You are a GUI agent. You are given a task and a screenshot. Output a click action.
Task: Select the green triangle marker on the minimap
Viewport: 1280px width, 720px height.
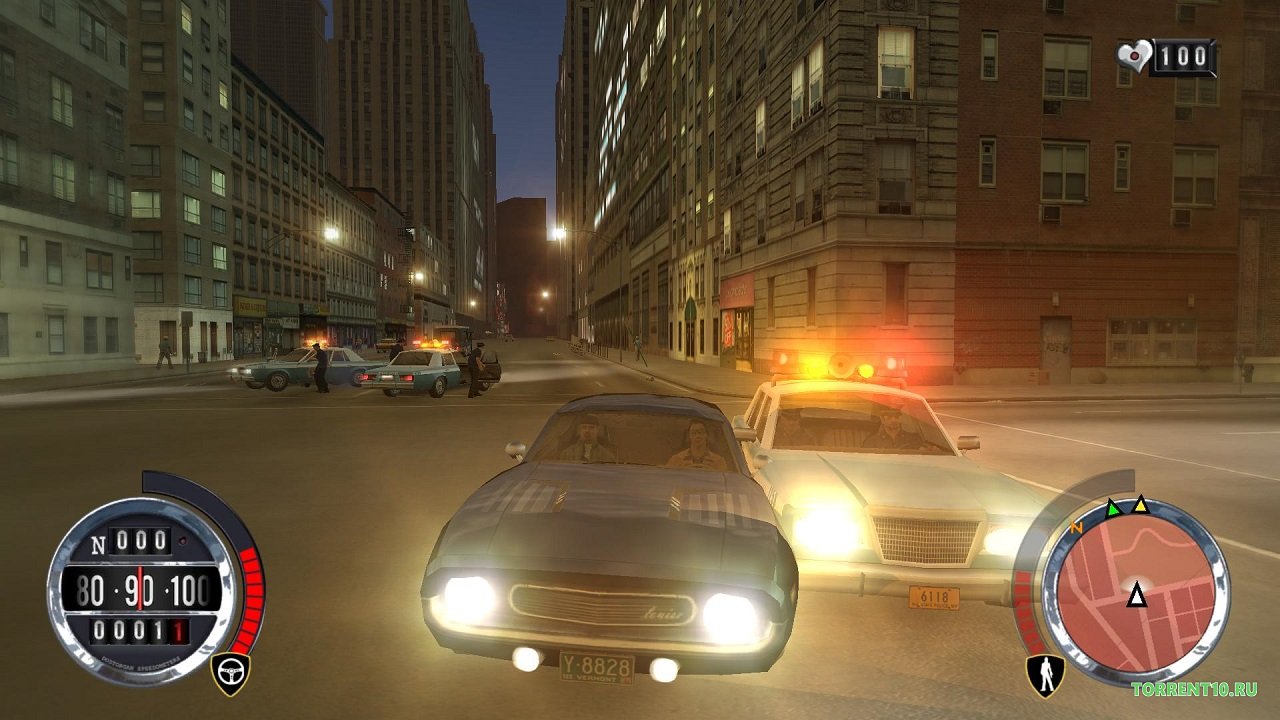[1113, 508]
